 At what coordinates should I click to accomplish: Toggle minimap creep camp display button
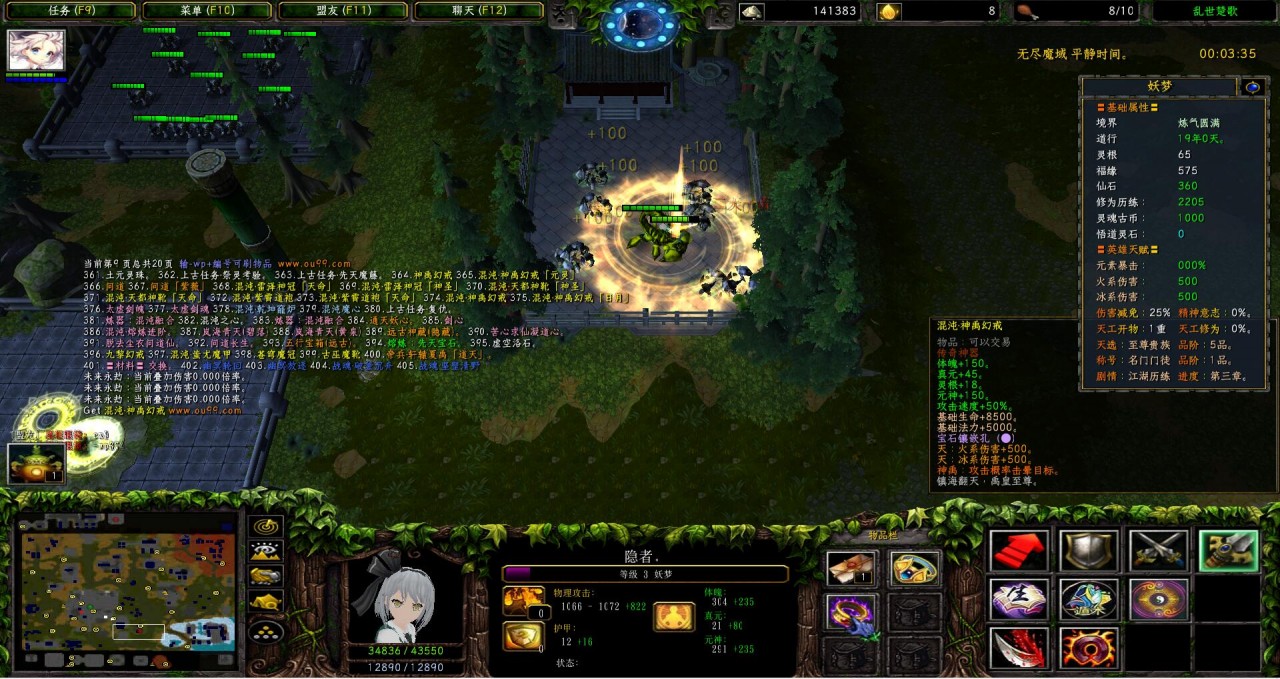tap(266, 601)
